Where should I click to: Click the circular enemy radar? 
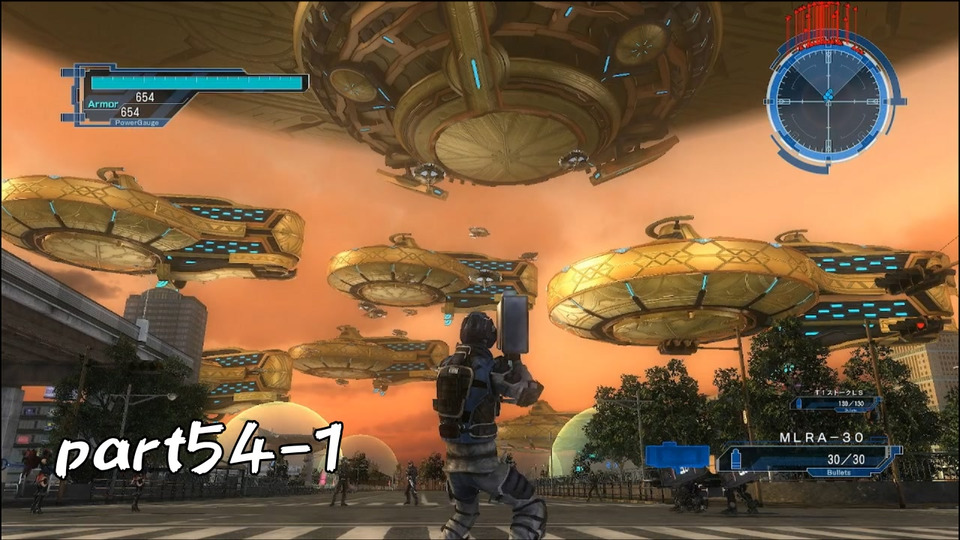[828, 96]
